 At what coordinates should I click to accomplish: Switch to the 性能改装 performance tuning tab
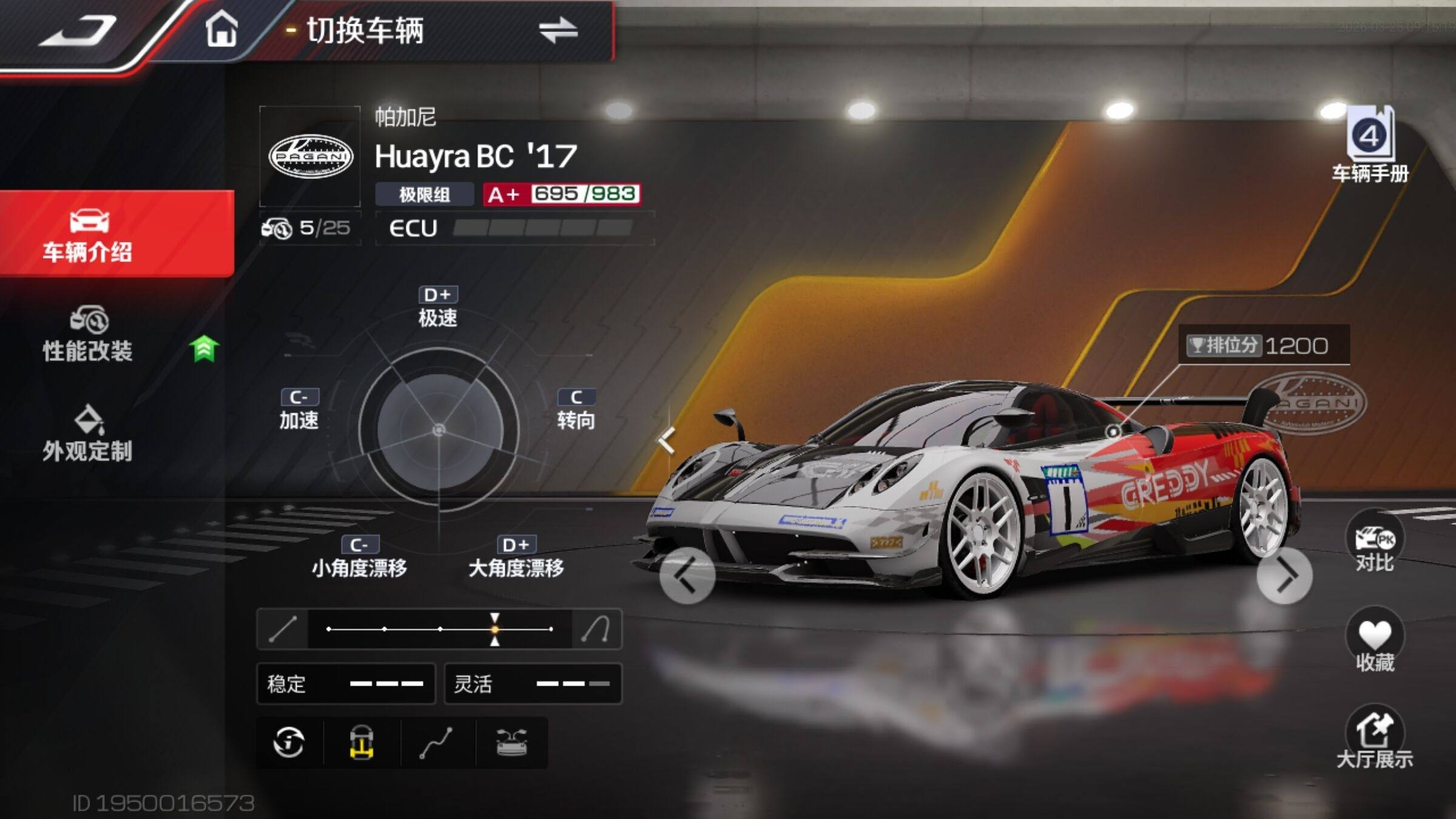click(x=88, y=335)
